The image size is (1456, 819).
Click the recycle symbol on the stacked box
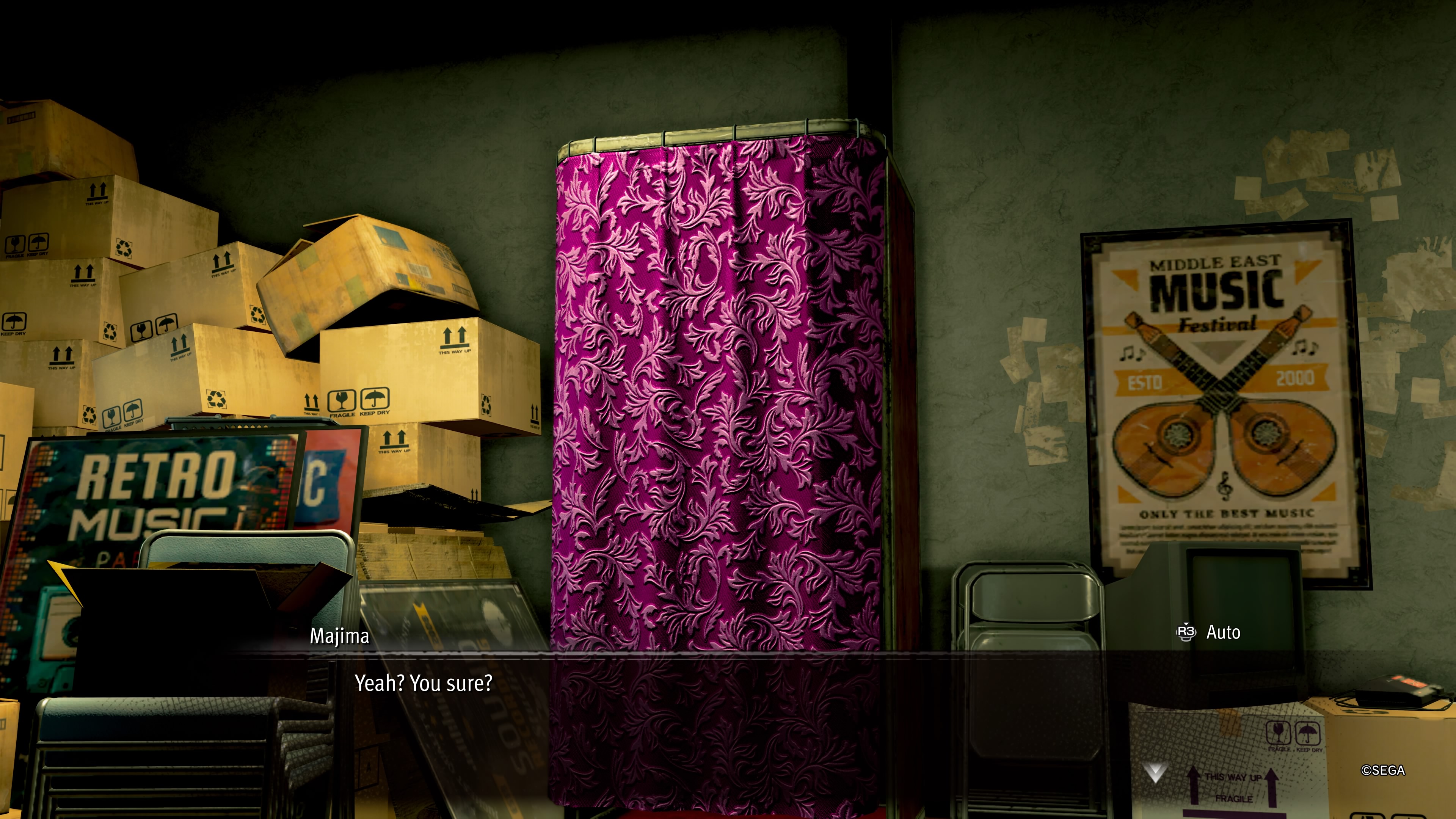point(216,400)
